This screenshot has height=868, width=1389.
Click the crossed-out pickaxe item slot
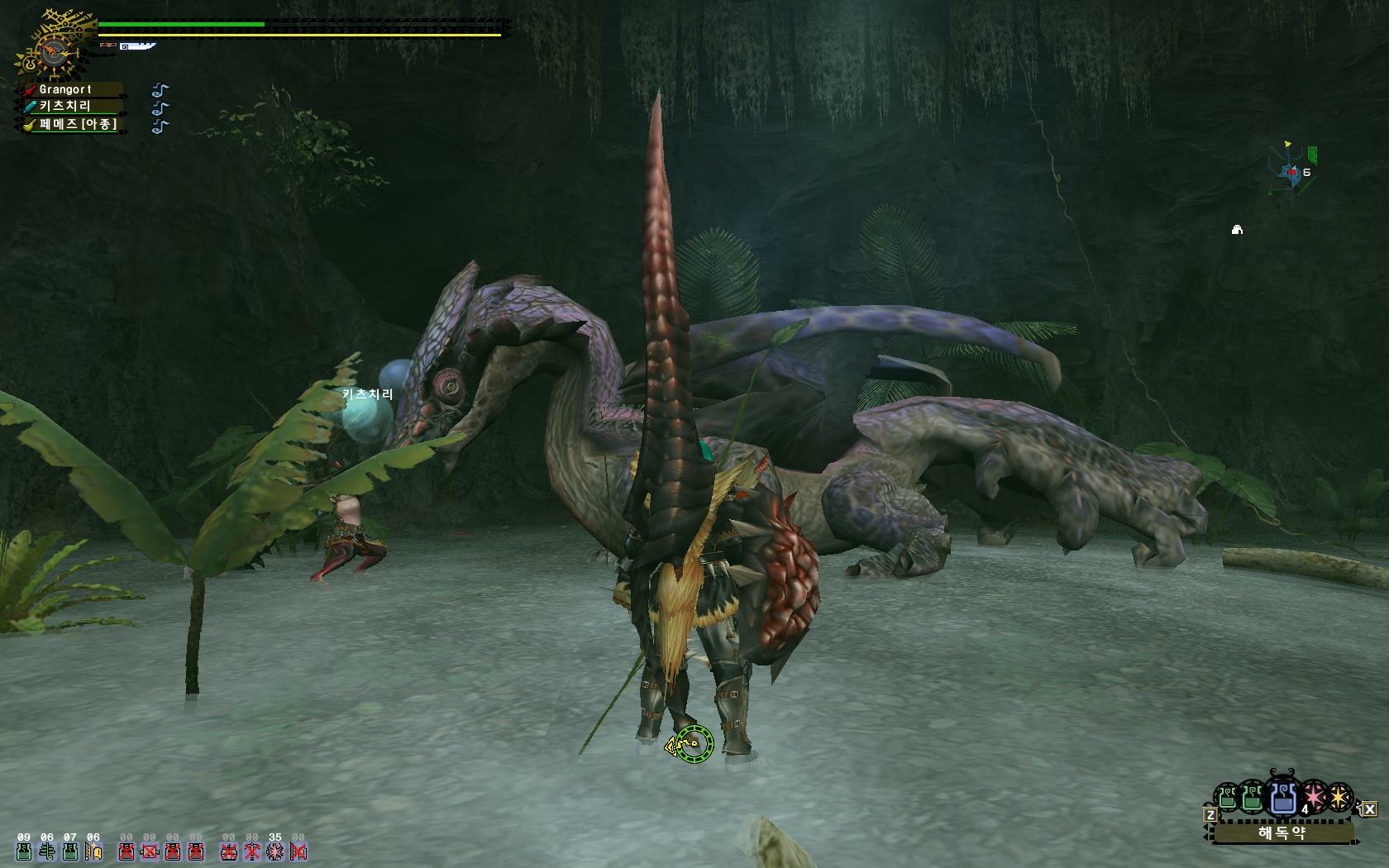click(251, 851)
